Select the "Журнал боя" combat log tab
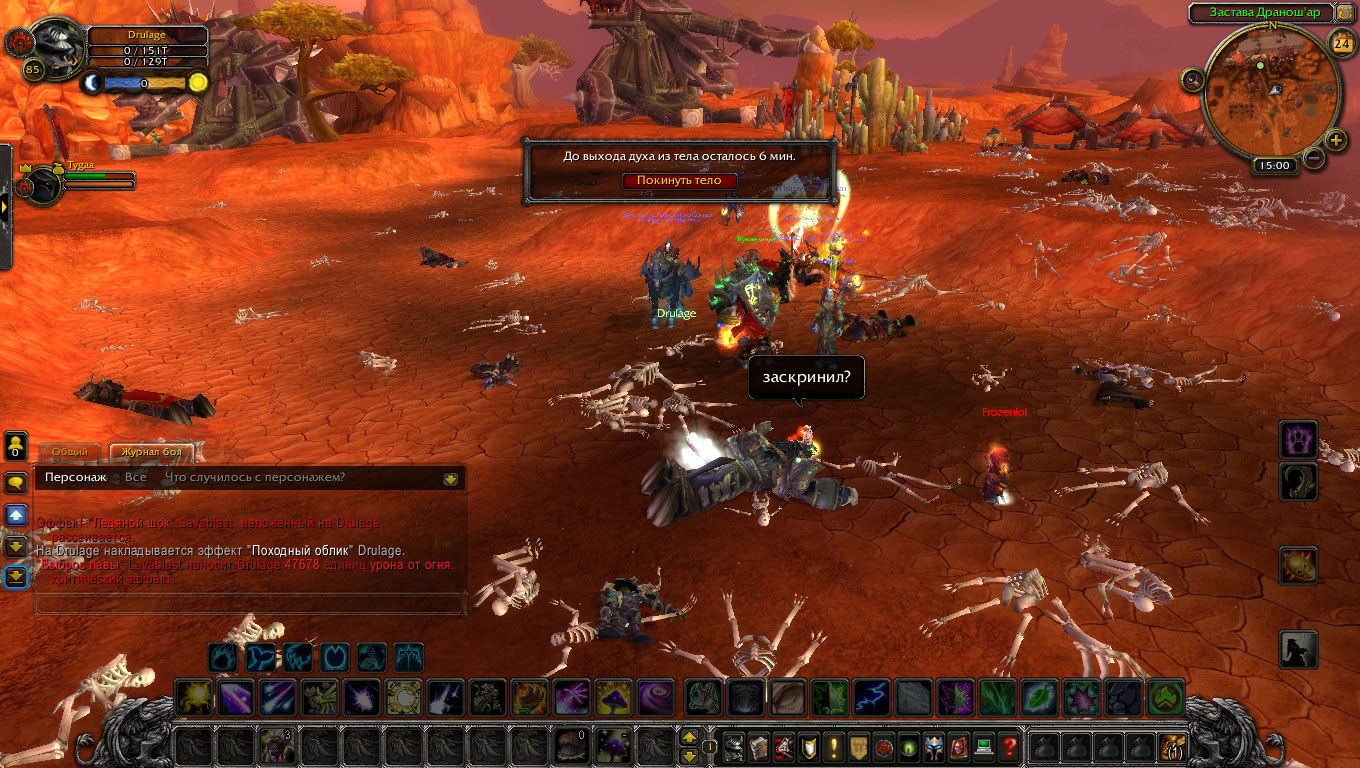Screen dimensions: 1360x768 pos(151,453)
